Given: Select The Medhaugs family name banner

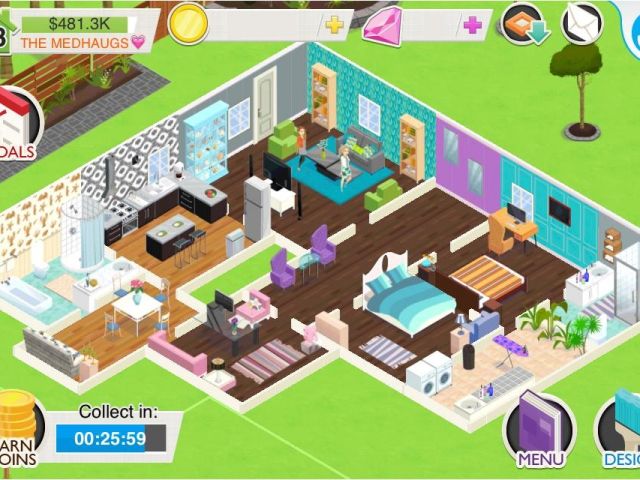Looking at the screenshot, I should point(82,42).
